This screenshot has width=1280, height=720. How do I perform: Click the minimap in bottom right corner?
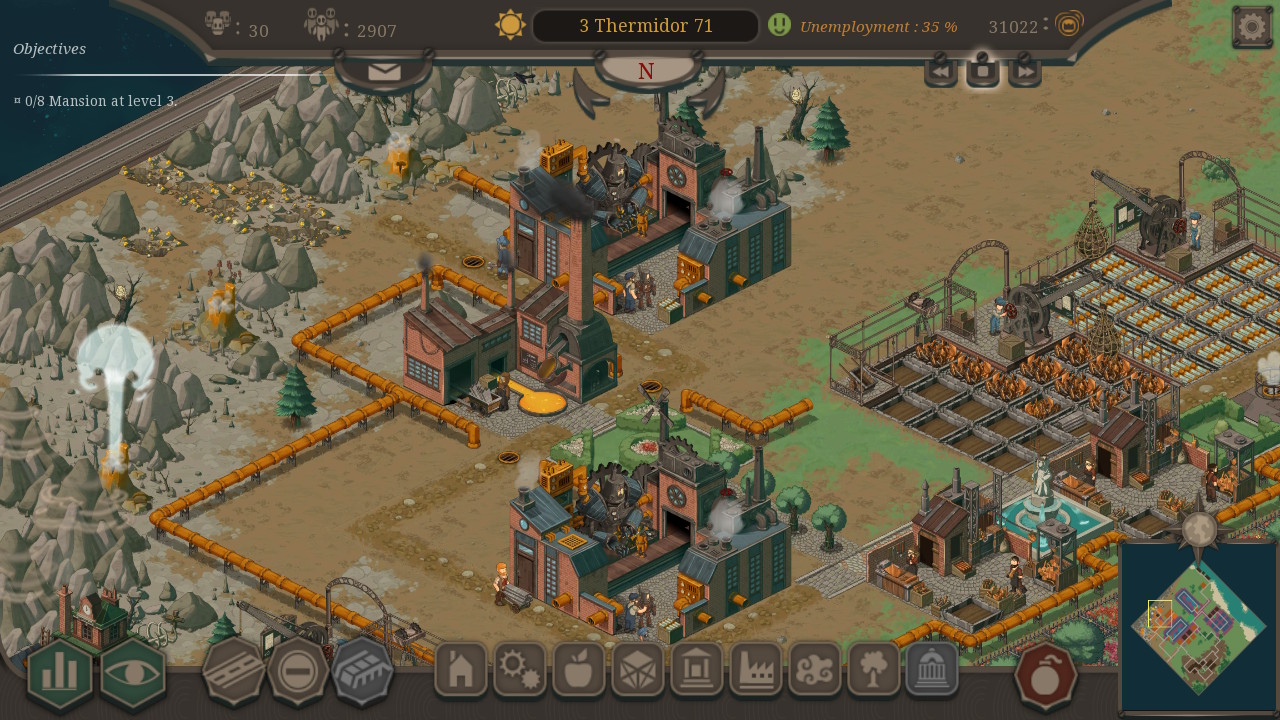(1200, 630)
